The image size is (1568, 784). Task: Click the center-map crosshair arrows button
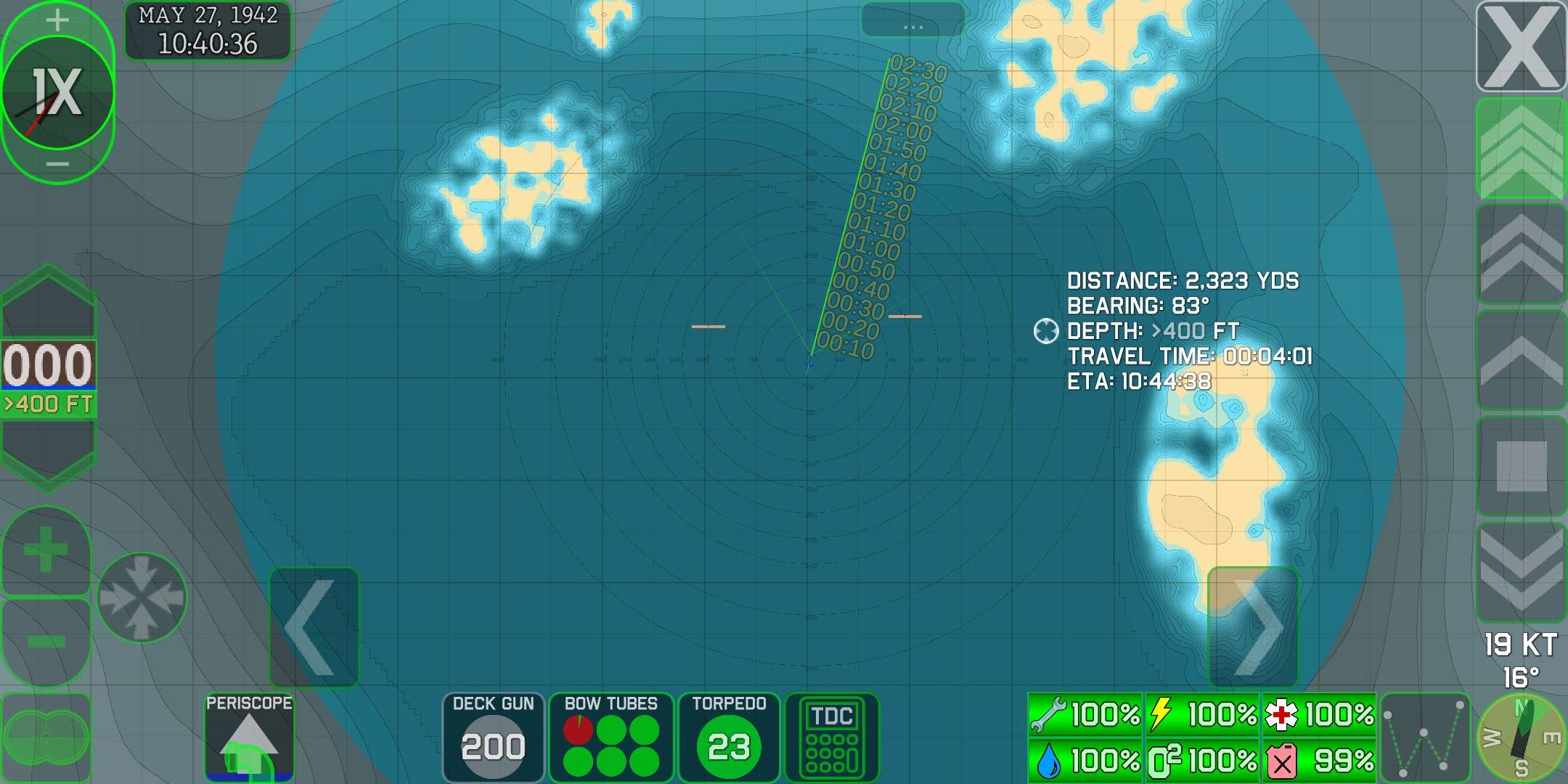142,597
